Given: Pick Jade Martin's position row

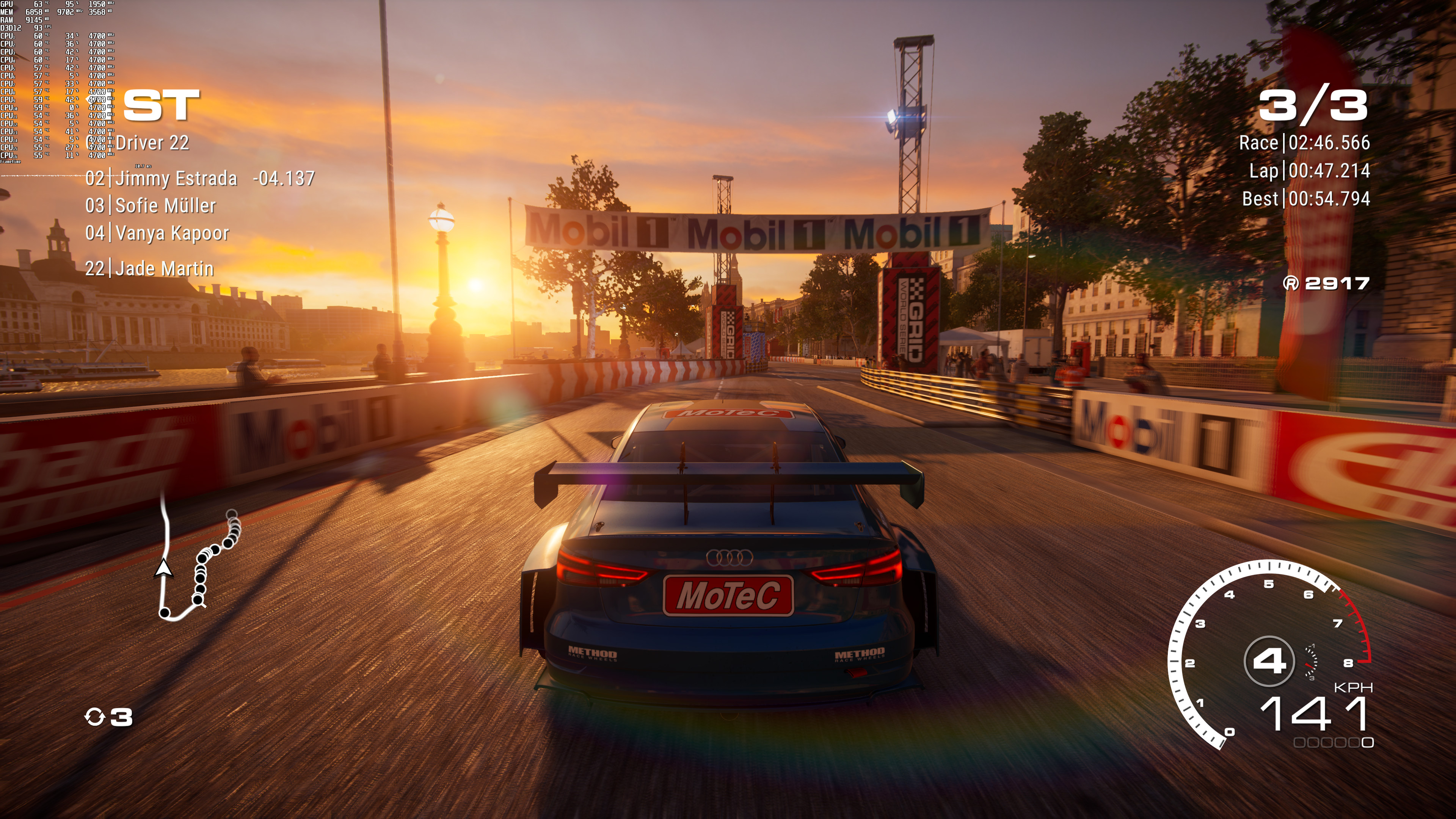Looking at the screenshot, I should (164, 268).
